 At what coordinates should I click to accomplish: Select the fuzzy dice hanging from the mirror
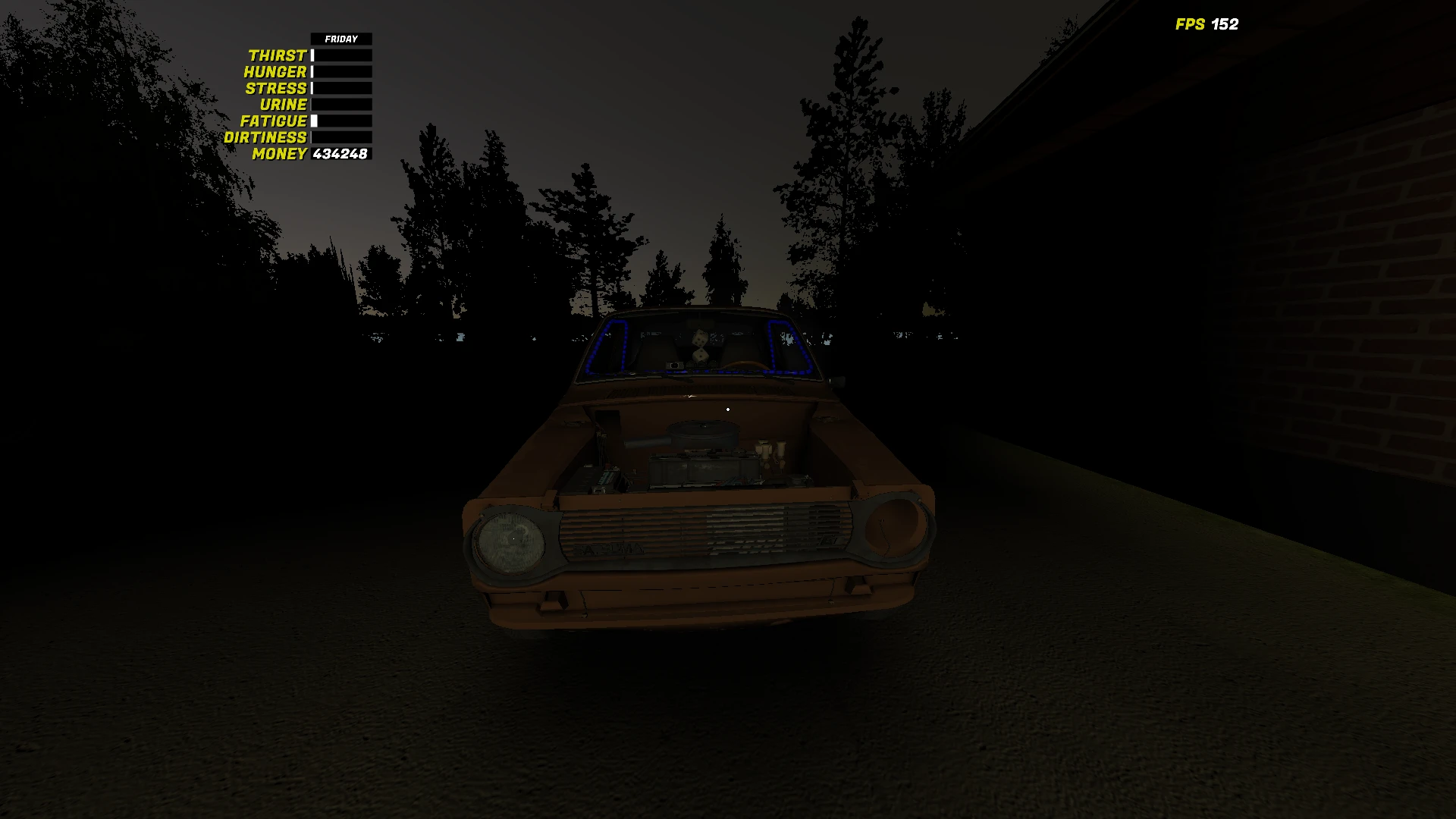pyautogui.click(x=700, y=345)
